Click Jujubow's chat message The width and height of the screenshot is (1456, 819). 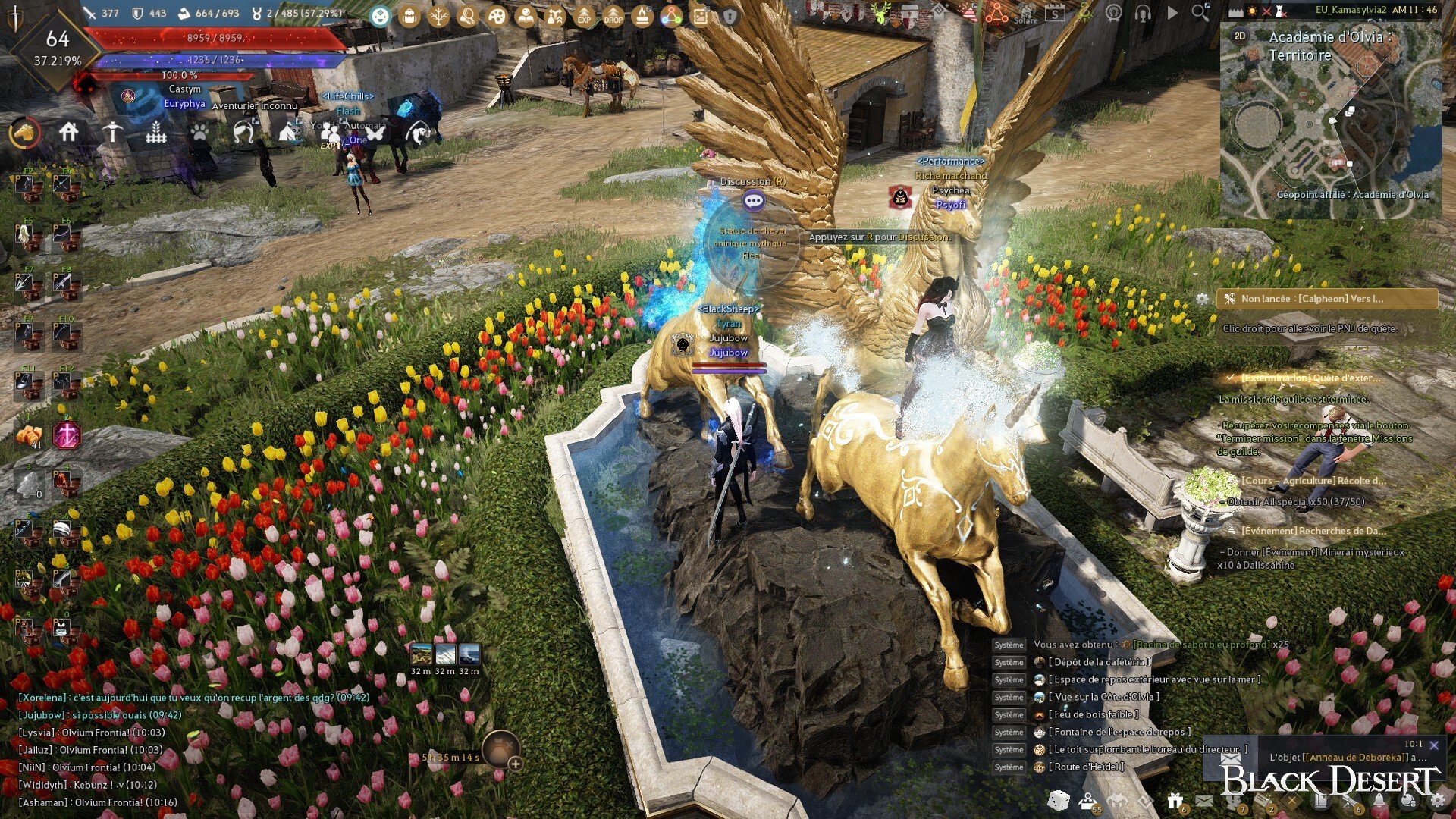100,715
